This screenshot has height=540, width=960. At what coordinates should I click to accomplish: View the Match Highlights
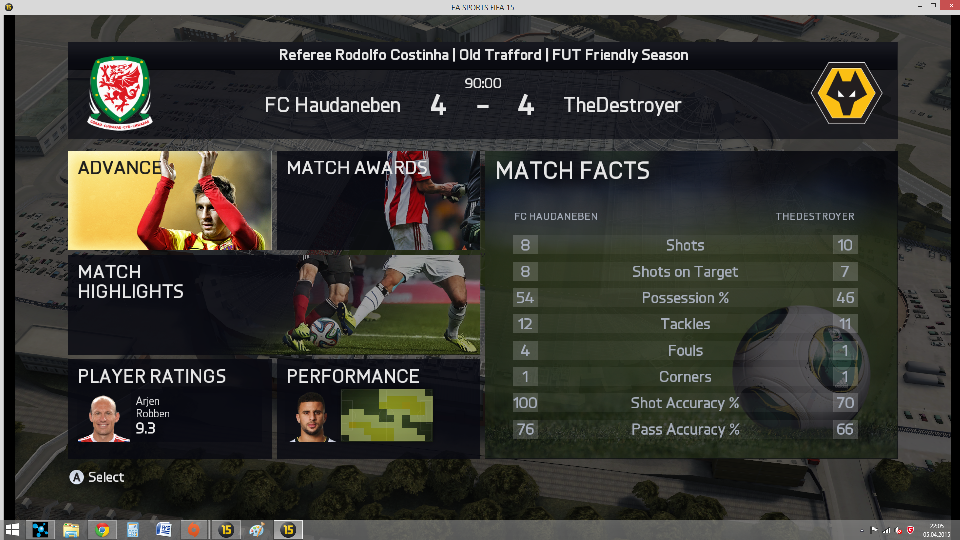pos(273,304)
